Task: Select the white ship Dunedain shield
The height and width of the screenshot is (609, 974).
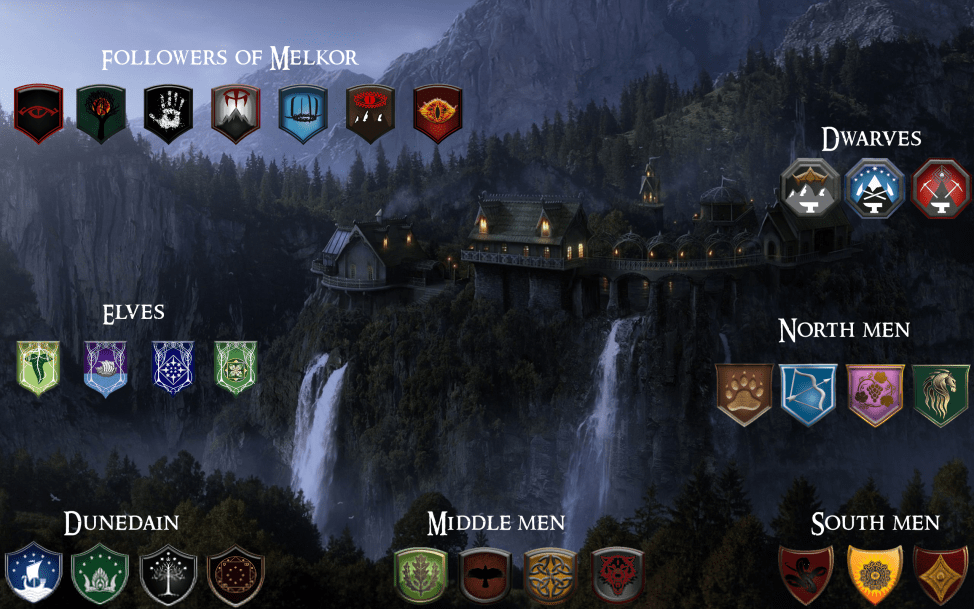Action: (x=33, y=575)
